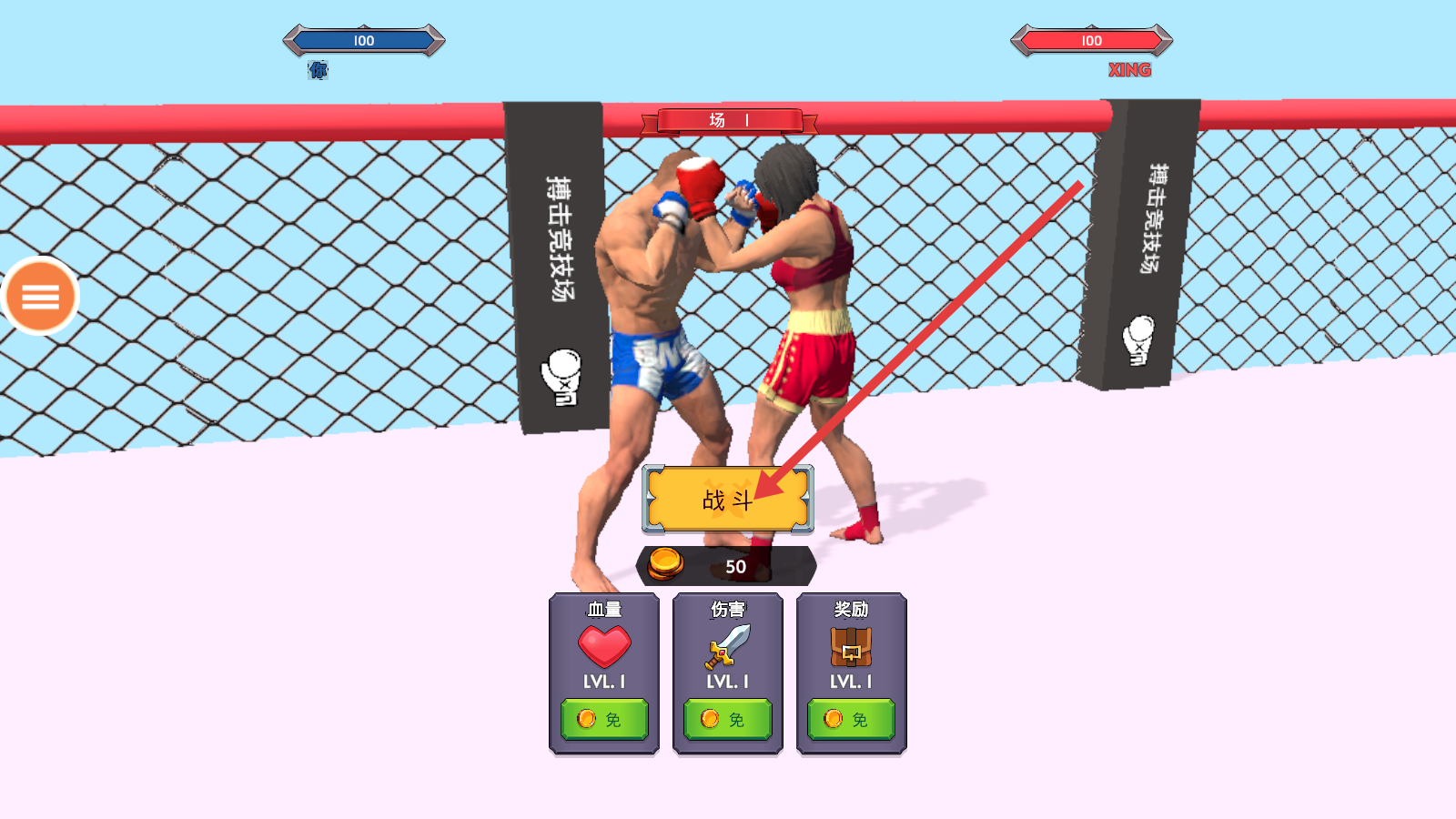Select the red heart health card
Image resolution: width=1456 pixels, height=819 pixels.
(x=604, y=646)
